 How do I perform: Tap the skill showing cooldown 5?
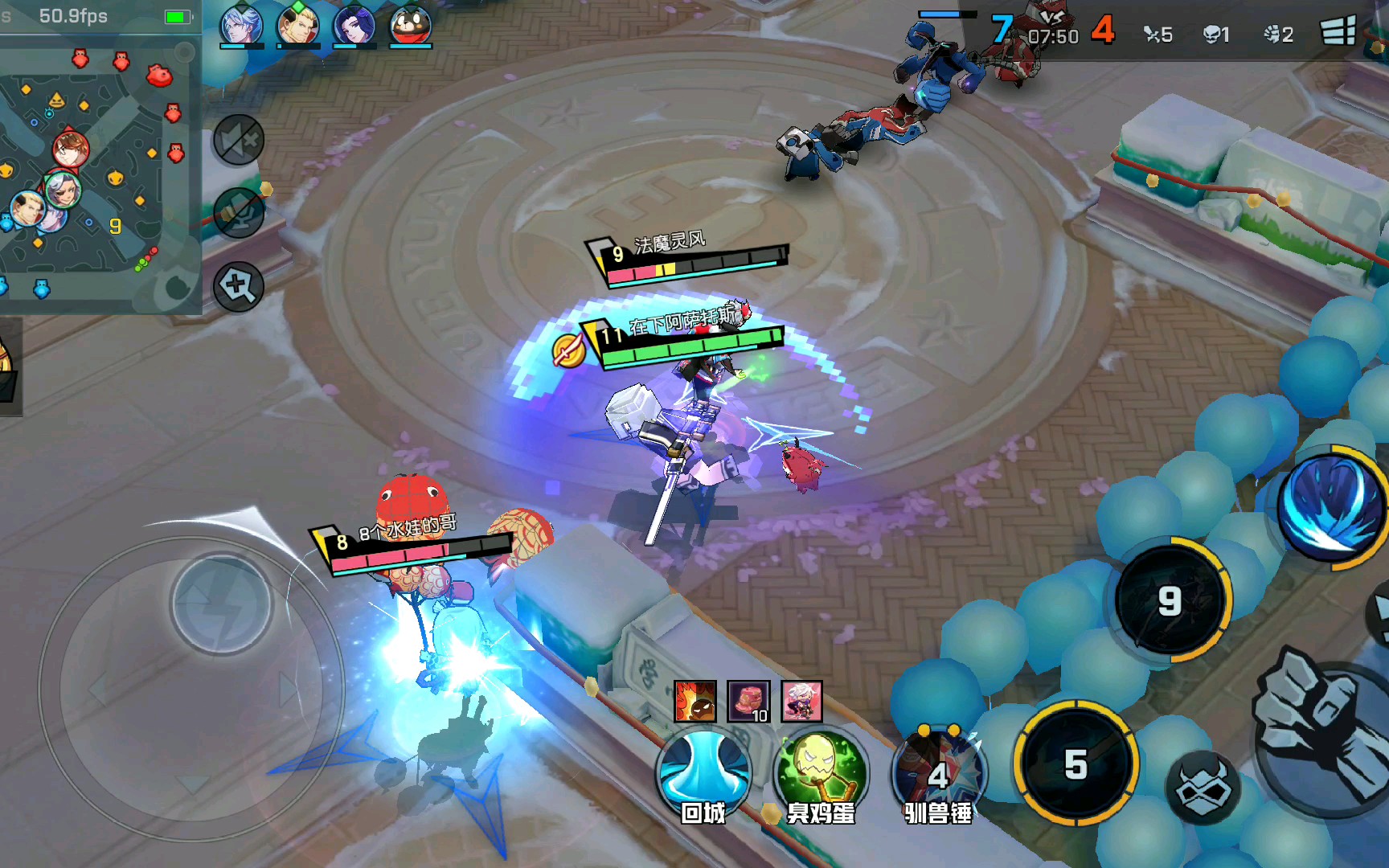point(1076,764)
